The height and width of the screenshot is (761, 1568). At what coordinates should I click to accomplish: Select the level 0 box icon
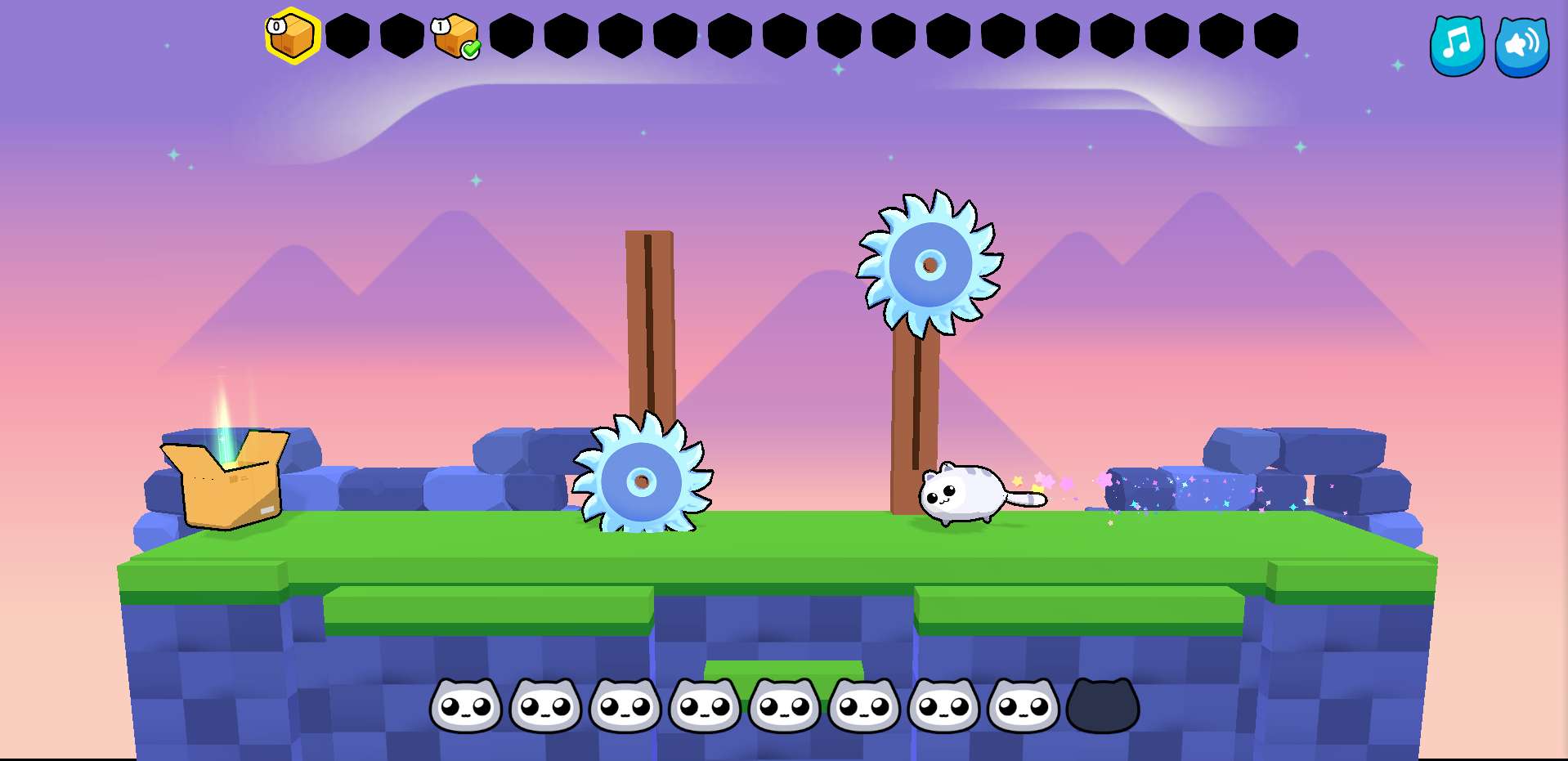(292, 36)
